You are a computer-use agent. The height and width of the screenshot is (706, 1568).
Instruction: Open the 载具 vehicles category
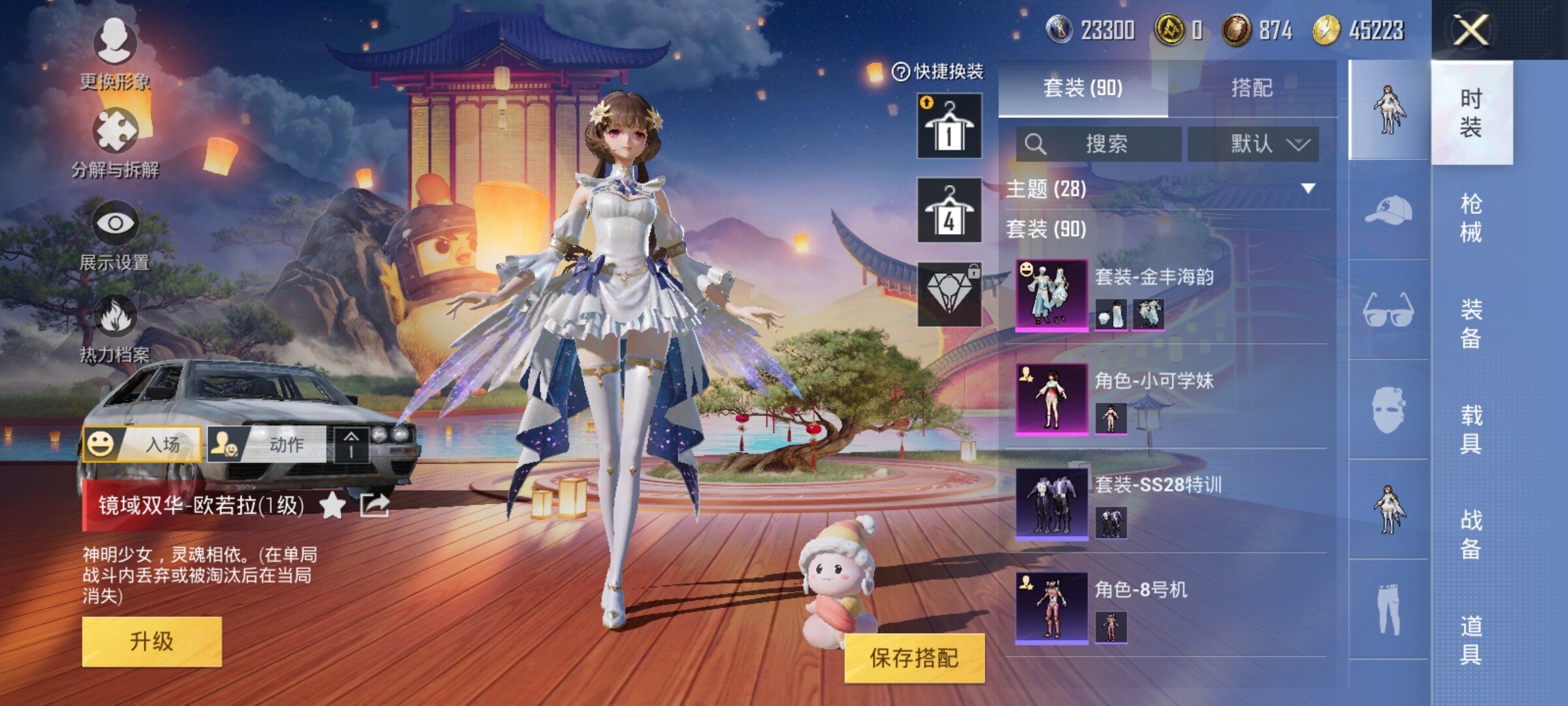tap(1471, 429)
